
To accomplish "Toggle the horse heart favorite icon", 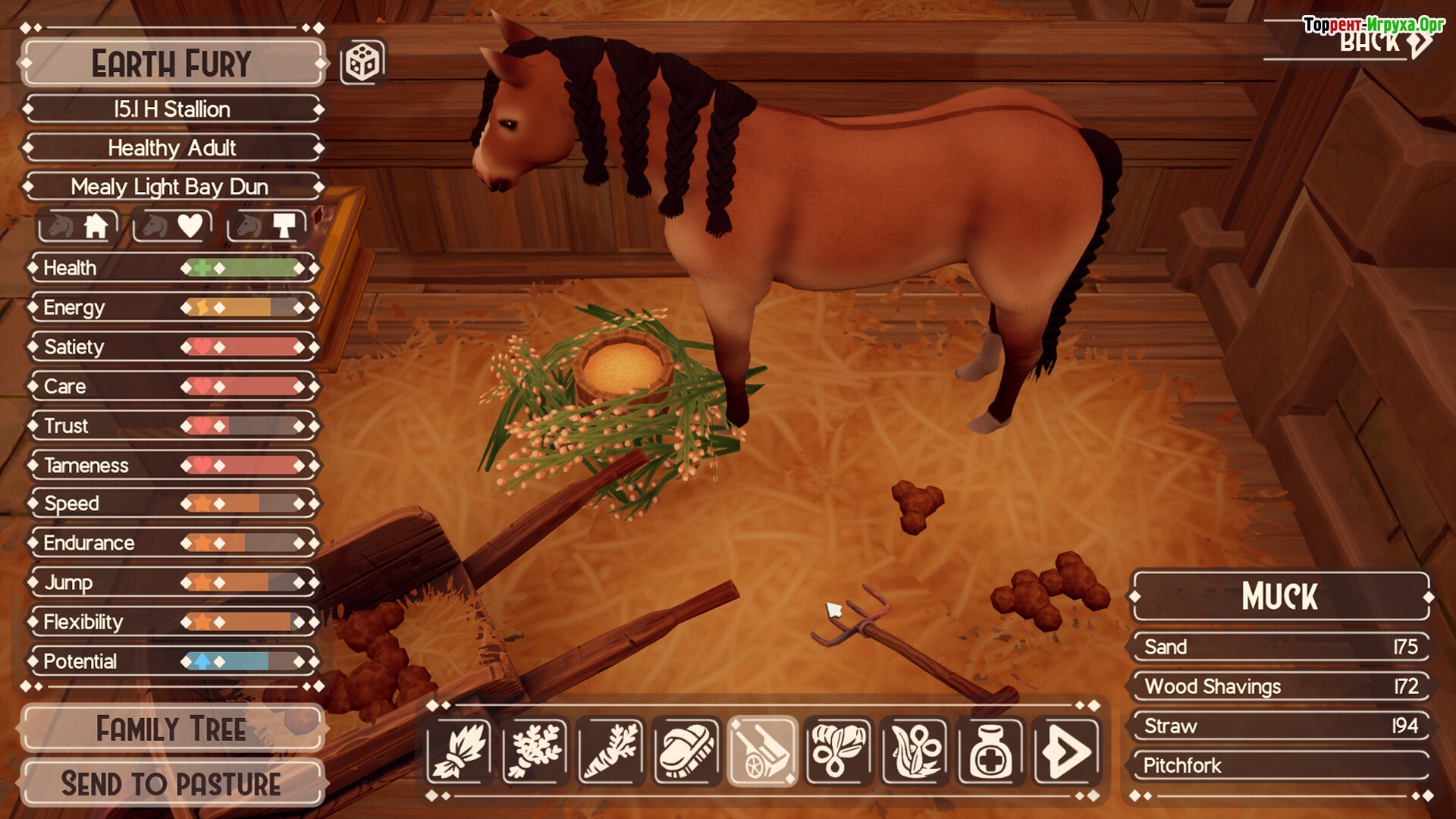I will click(172, 226).
